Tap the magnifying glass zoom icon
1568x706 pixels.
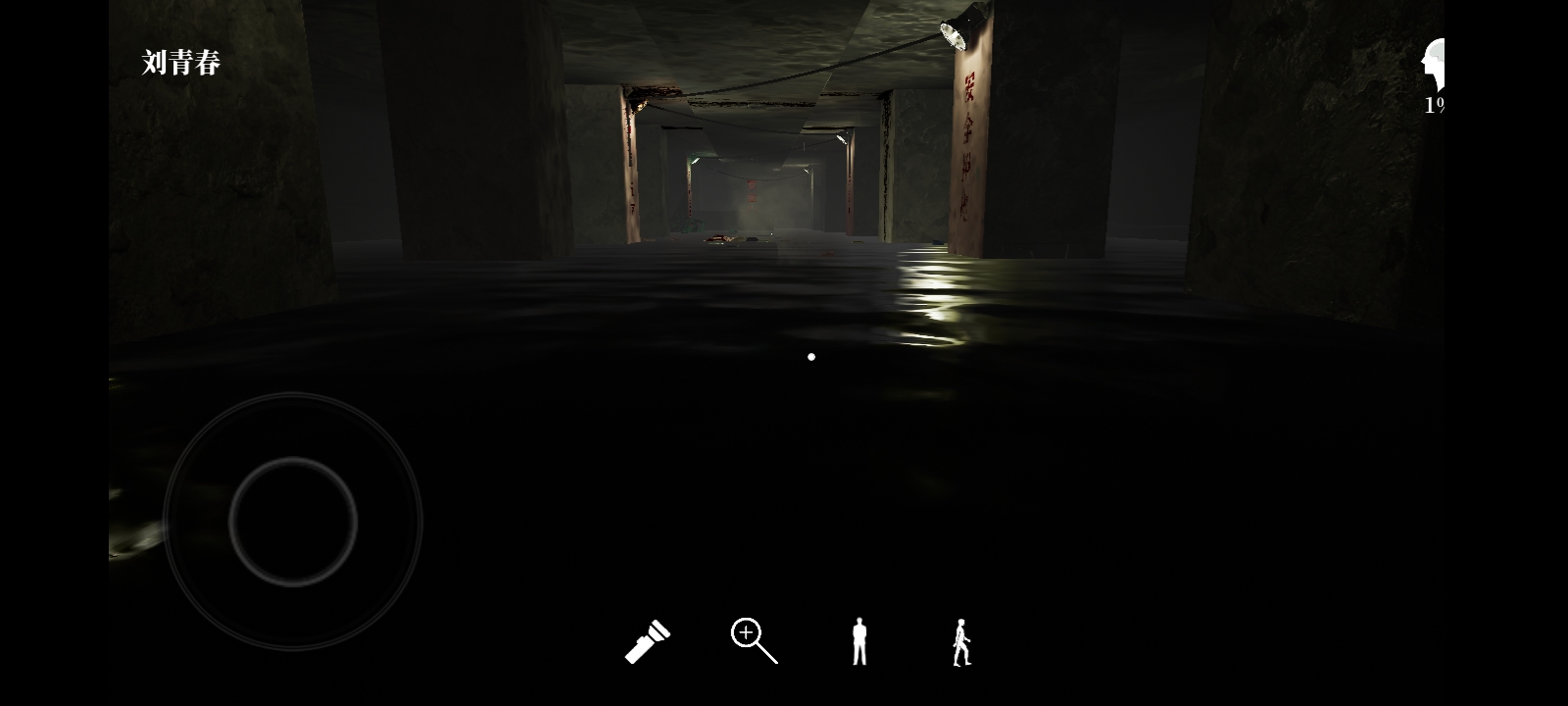[x=754, y=641]
